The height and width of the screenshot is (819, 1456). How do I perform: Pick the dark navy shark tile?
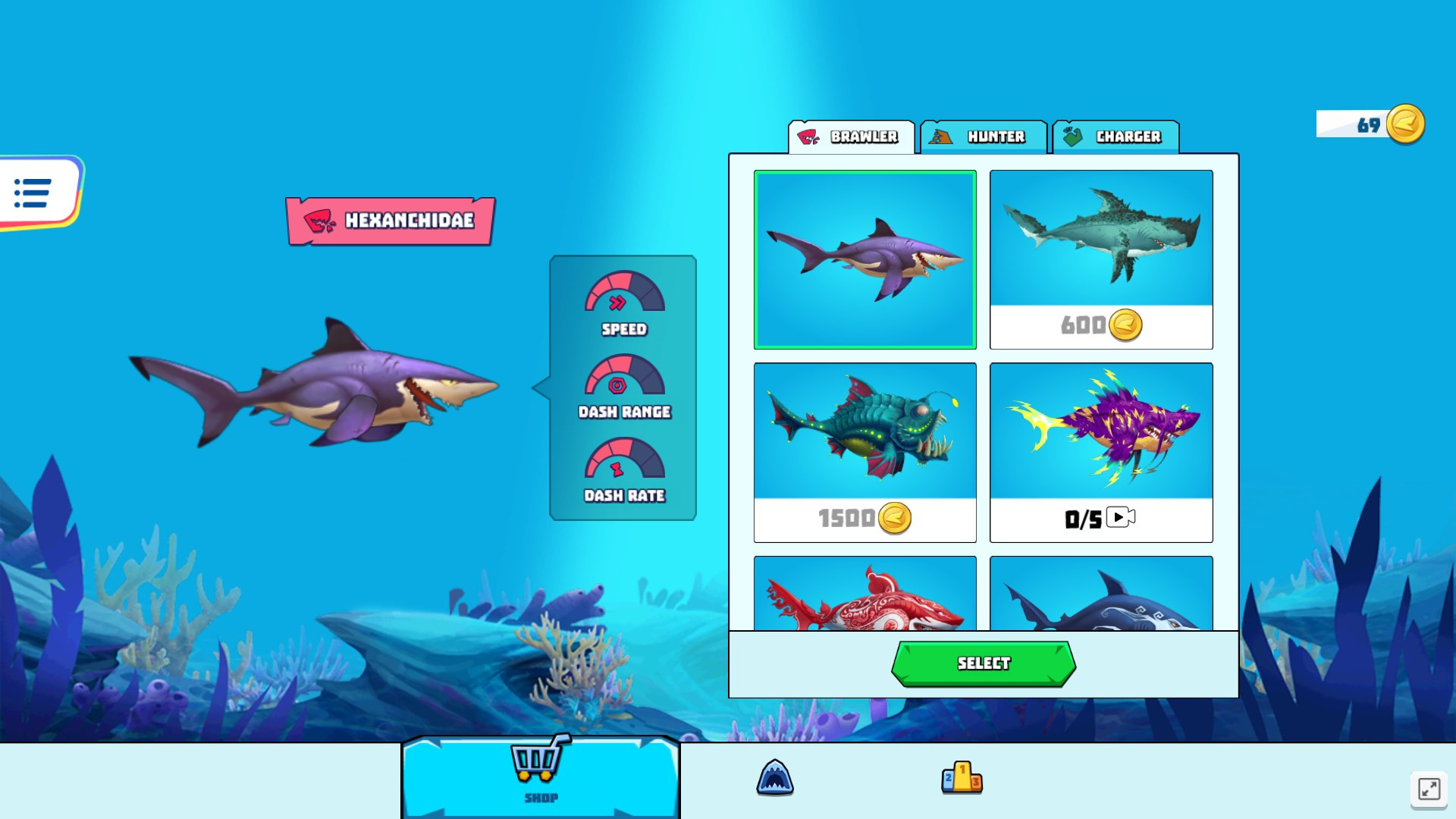point(1101,595)
